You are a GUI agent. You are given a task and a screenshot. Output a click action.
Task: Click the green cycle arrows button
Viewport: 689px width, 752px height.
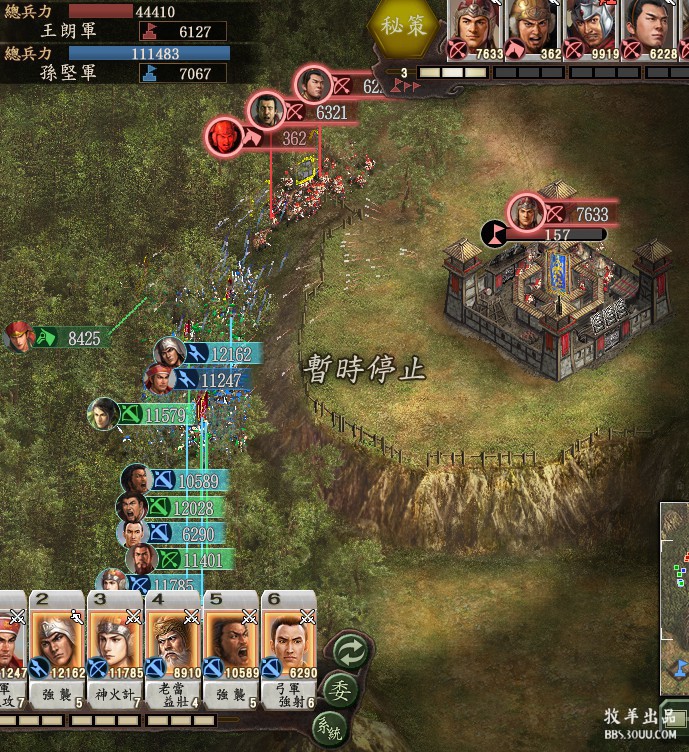pyautogui.click(x=350, y=650)
